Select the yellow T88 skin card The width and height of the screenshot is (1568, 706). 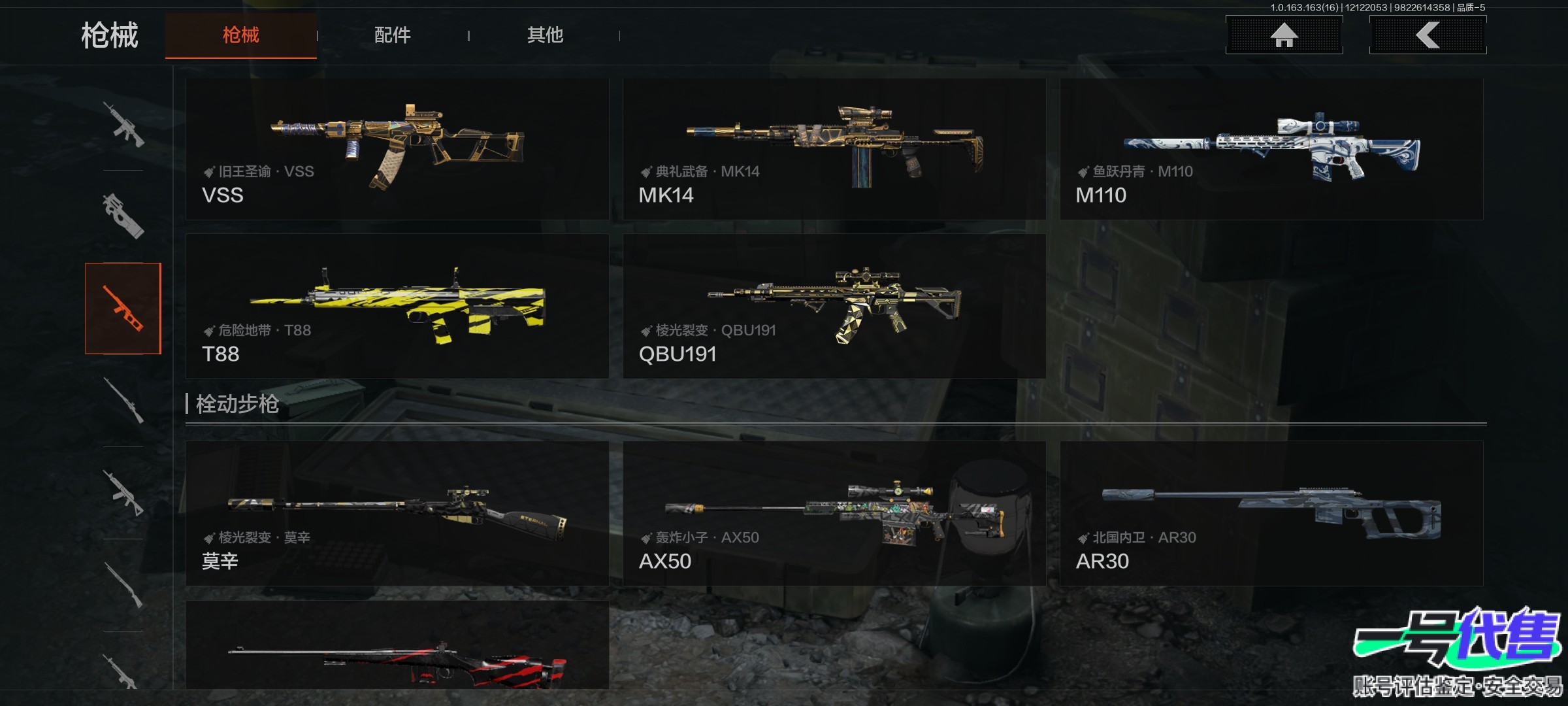pyautogui.click(x=397, y=306)
